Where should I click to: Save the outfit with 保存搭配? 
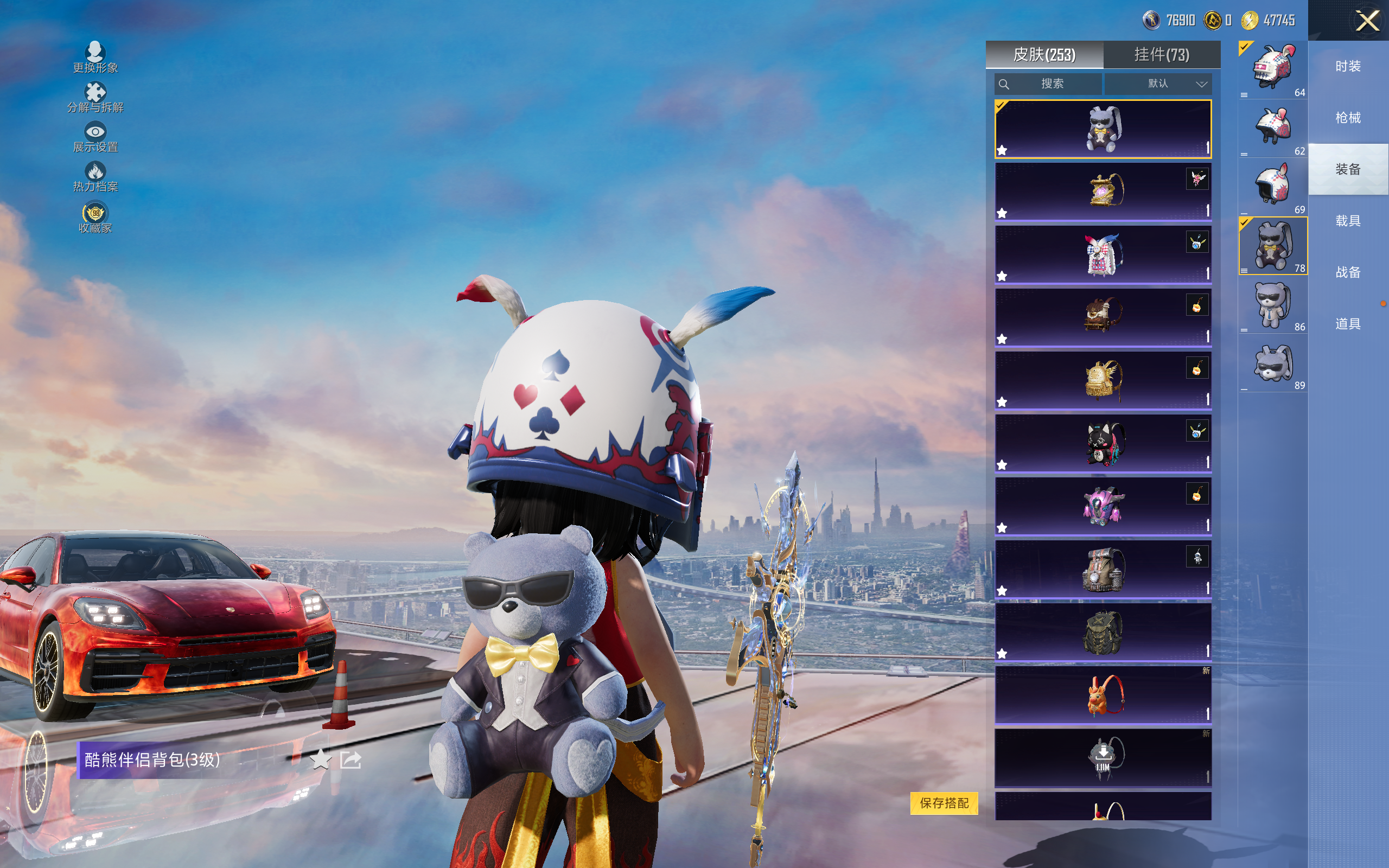click(944, 802)
